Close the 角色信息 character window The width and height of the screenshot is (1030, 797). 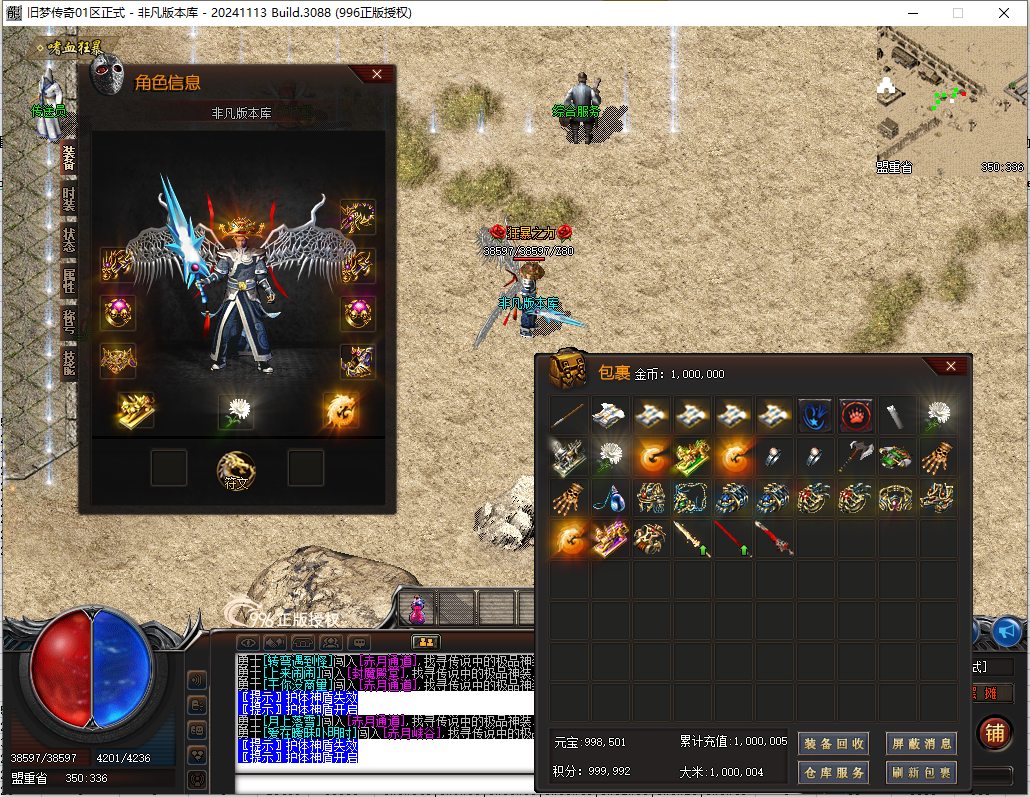point(377,74)
